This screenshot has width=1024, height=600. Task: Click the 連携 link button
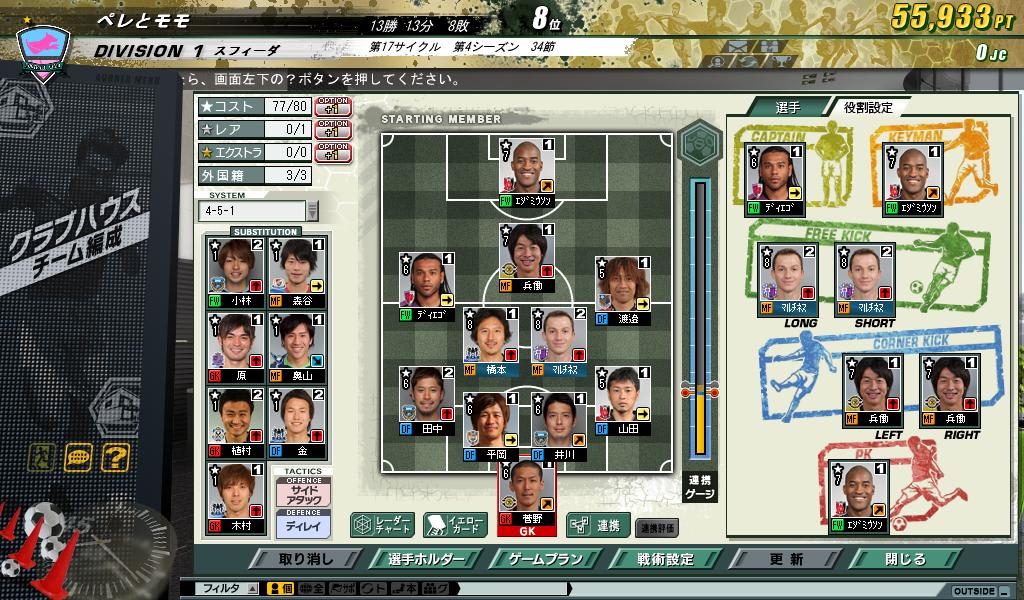[597, 524]
